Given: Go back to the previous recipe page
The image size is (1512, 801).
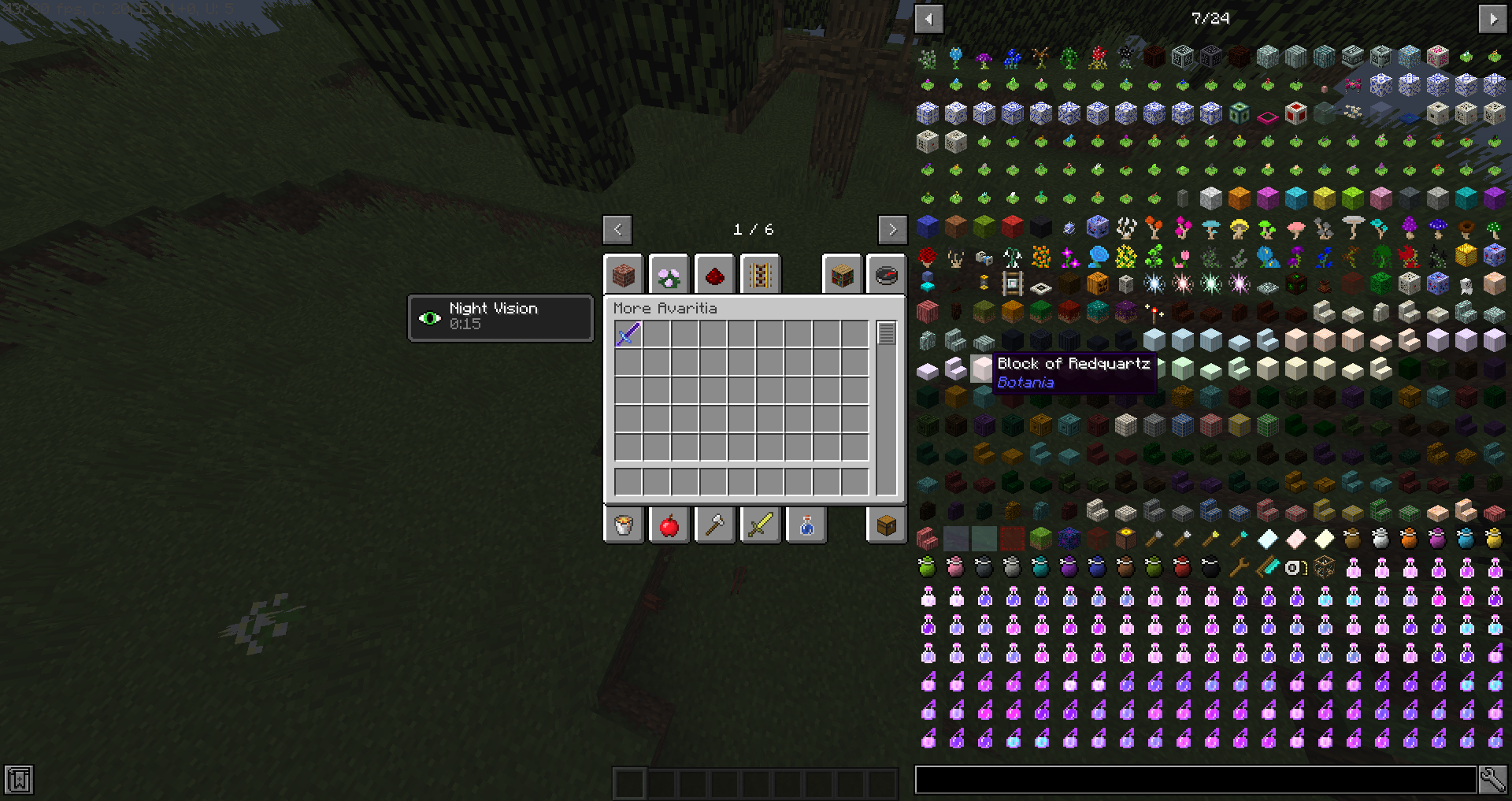Looking at the screenshot, I should 617,229.
